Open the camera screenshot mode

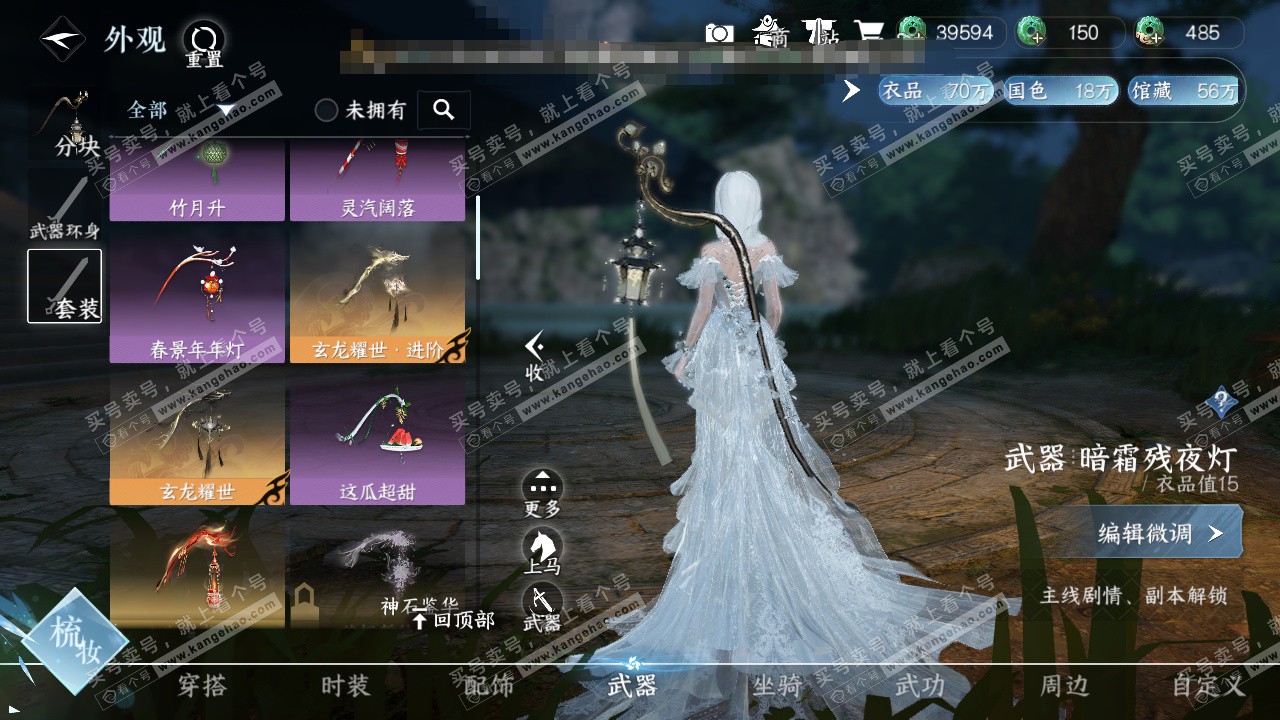click(719, 33)
